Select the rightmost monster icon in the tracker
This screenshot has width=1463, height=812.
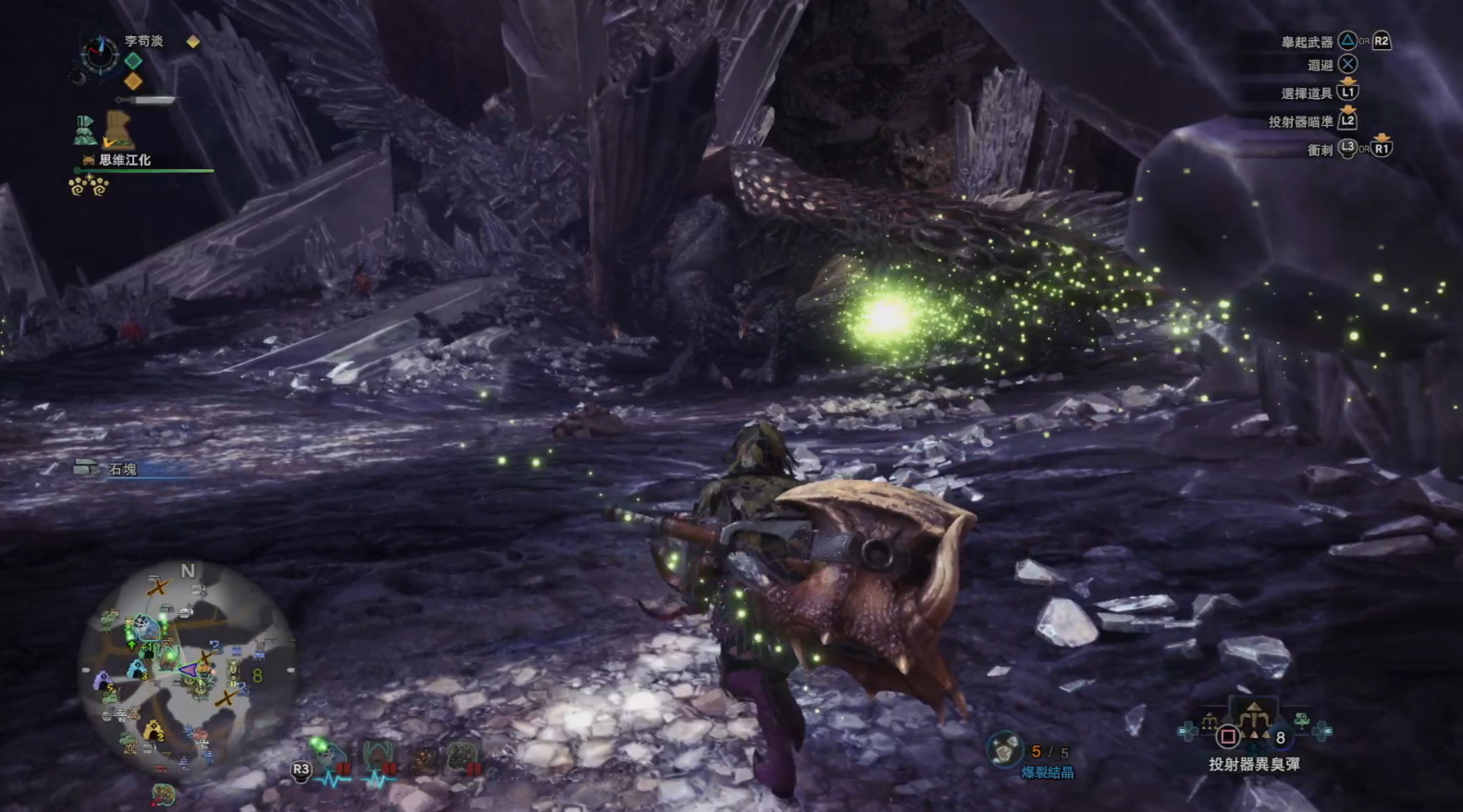coord(465,756)
